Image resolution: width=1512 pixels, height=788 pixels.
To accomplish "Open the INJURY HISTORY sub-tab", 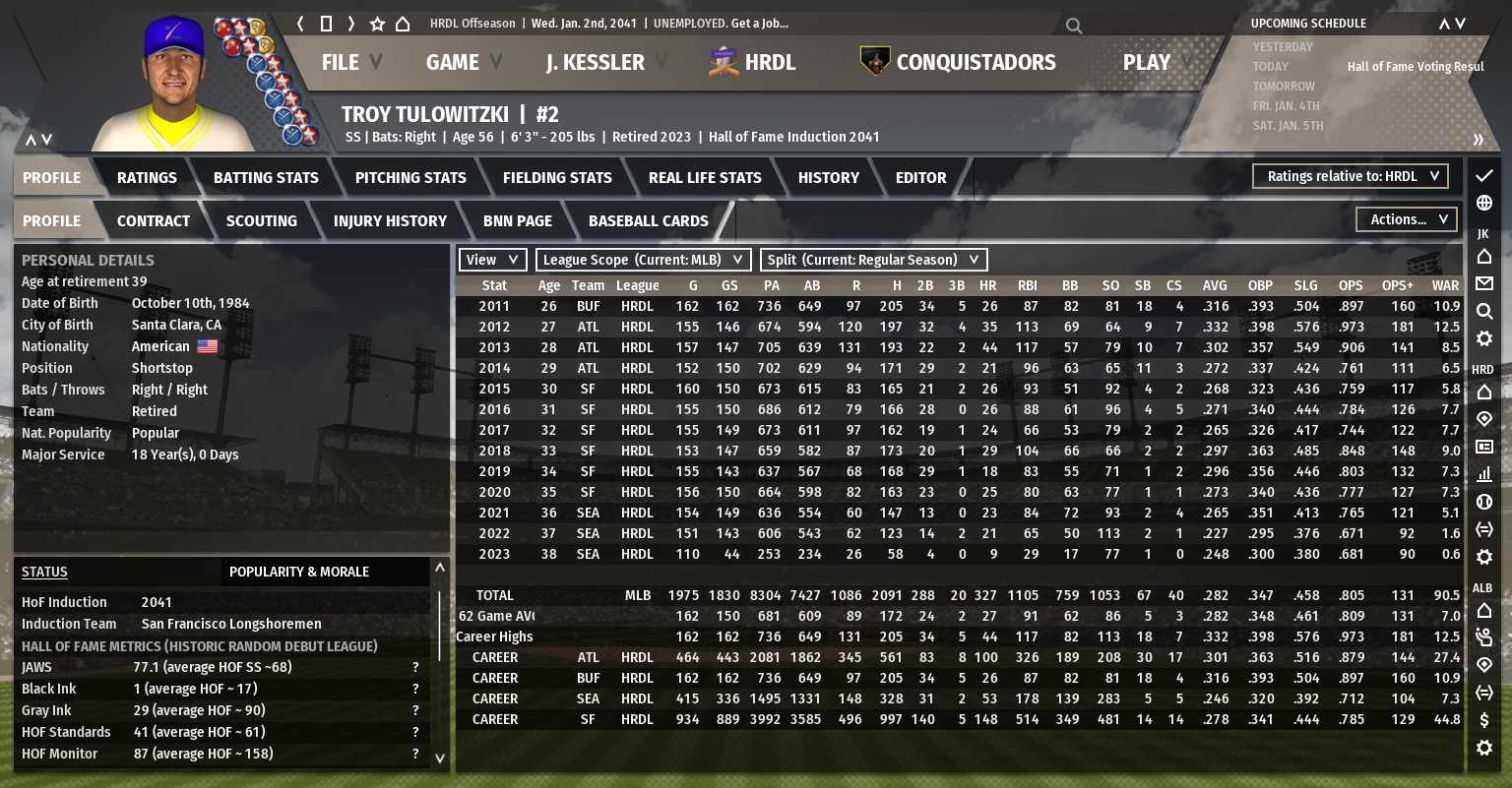I will point(390,221).
